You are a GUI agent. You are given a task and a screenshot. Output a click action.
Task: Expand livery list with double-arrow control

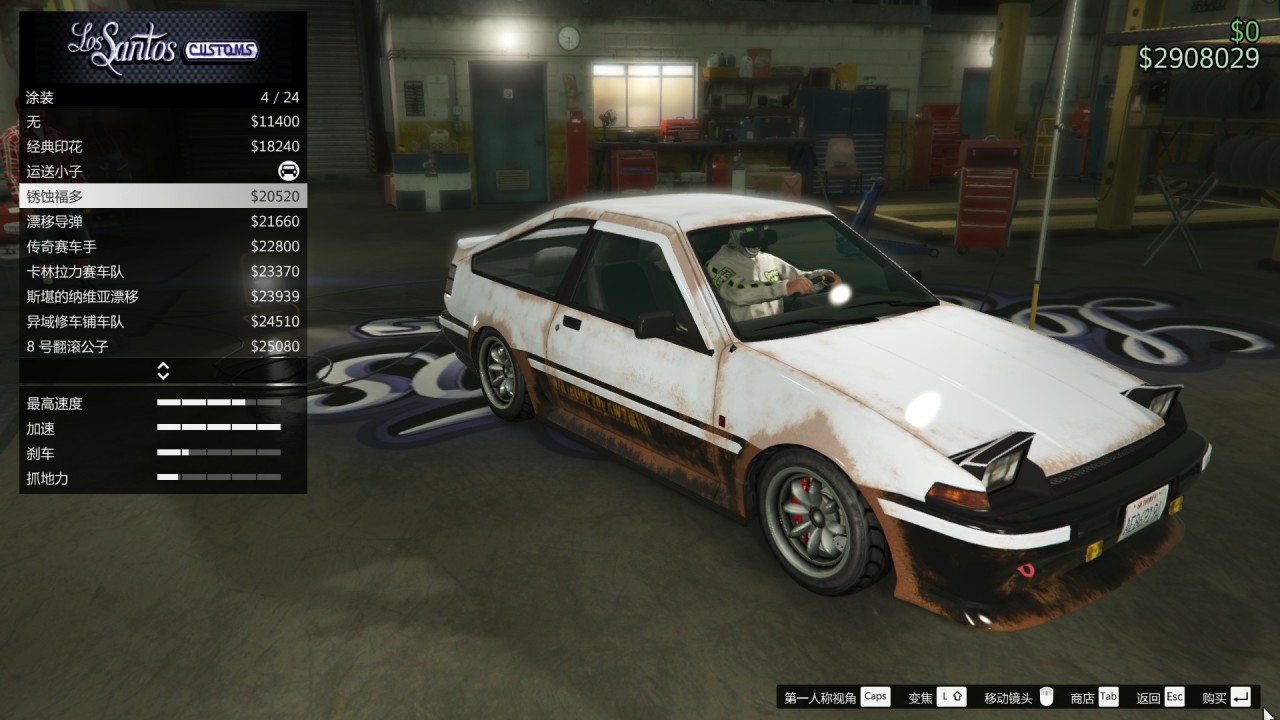tap(162, 371)
